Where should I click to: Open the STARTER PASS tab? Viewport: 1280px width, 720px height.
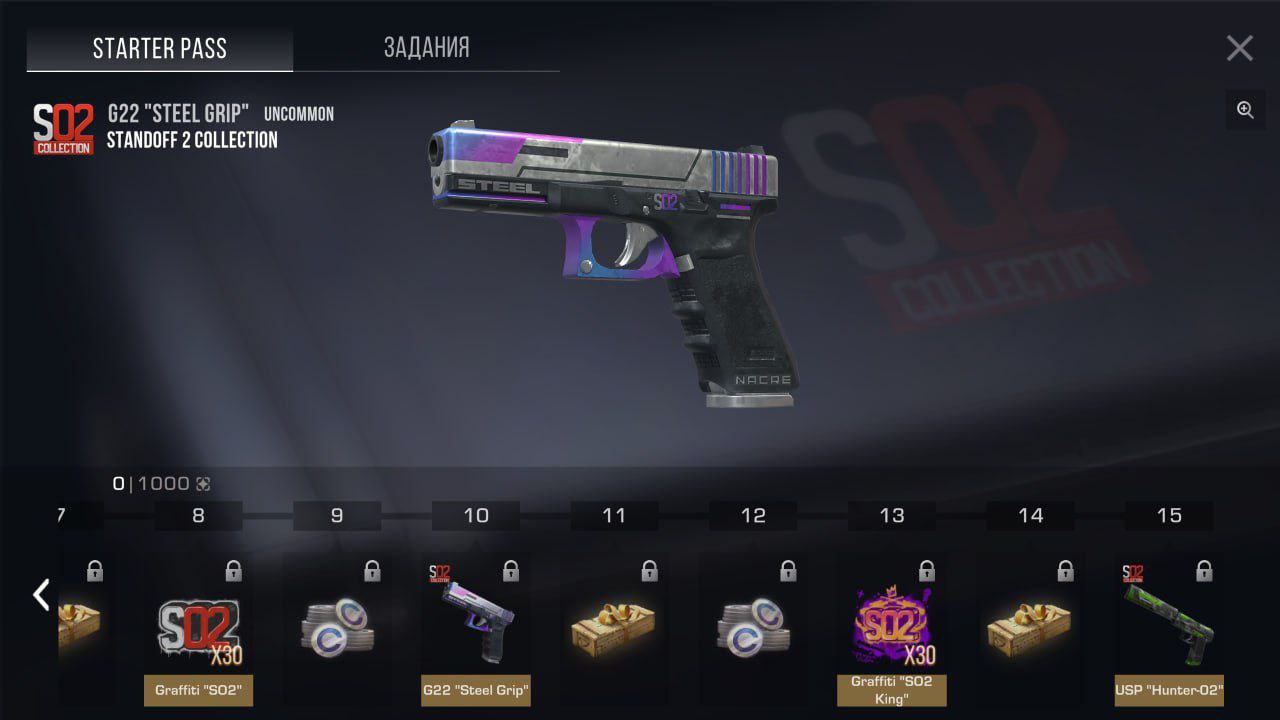[160, 47]
